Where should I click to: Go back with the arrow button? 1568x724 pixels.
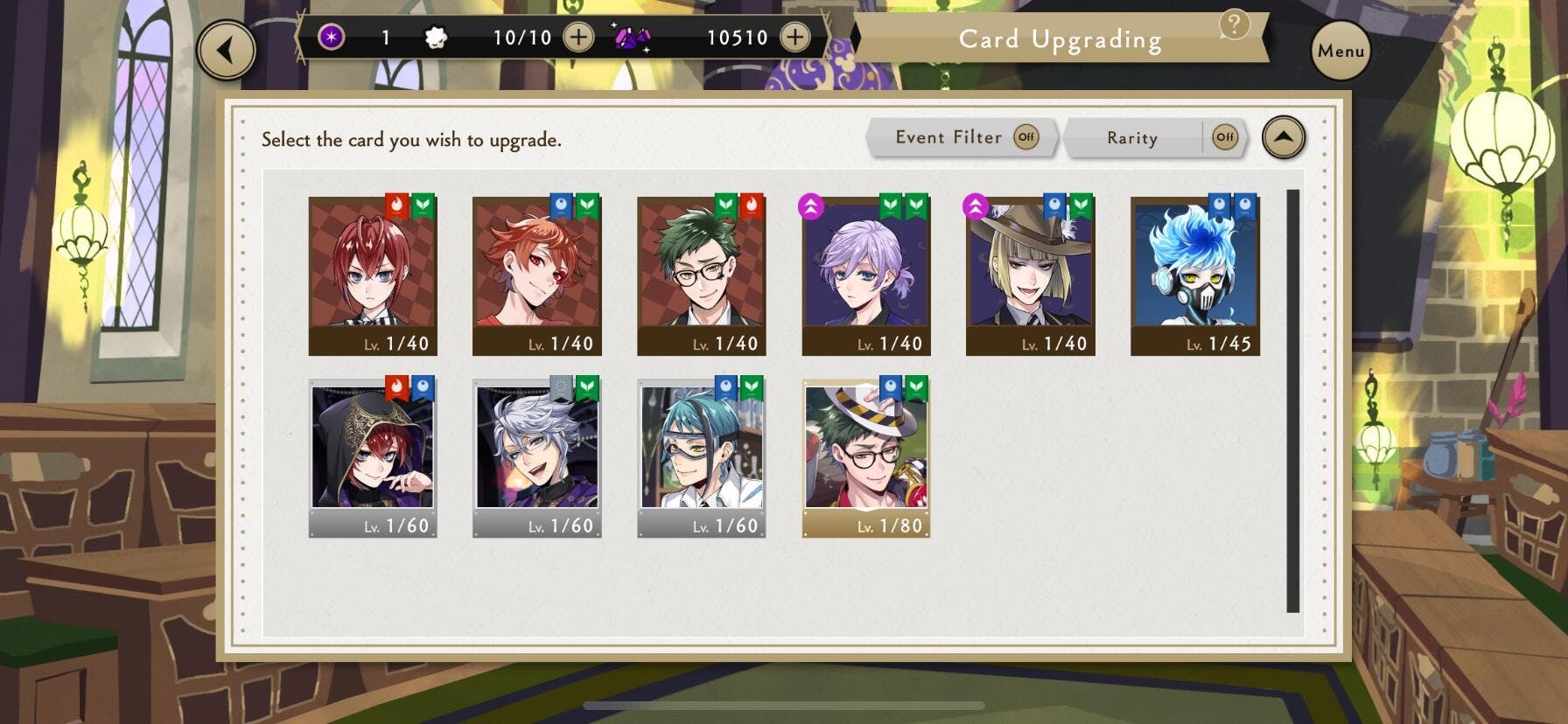(227, 51)
